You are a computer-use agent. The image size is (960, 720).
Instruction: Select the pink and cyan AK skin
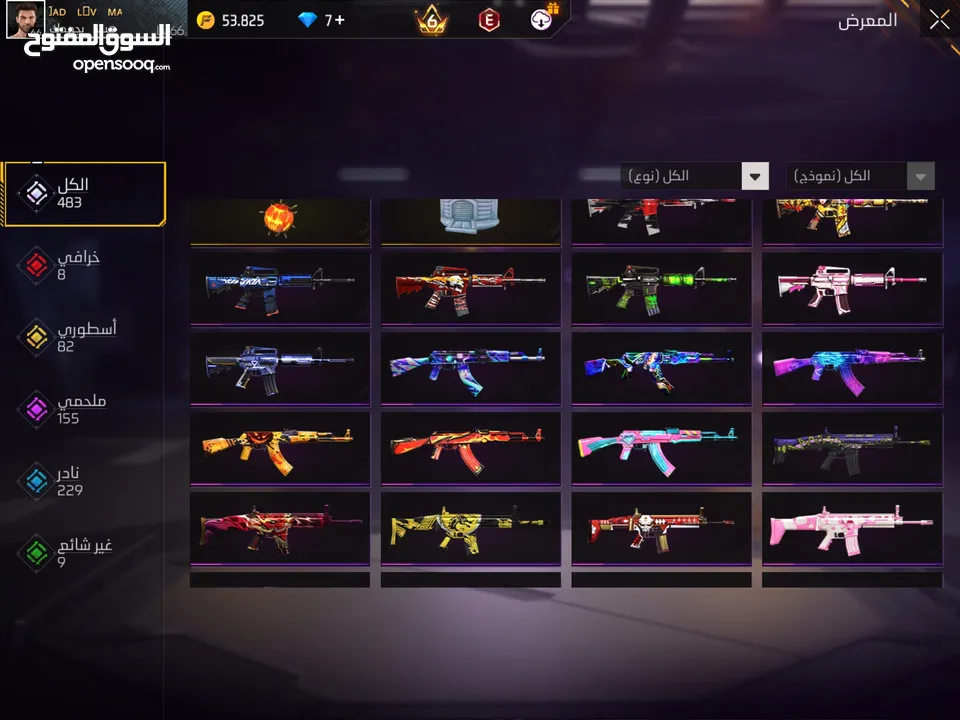661,448
